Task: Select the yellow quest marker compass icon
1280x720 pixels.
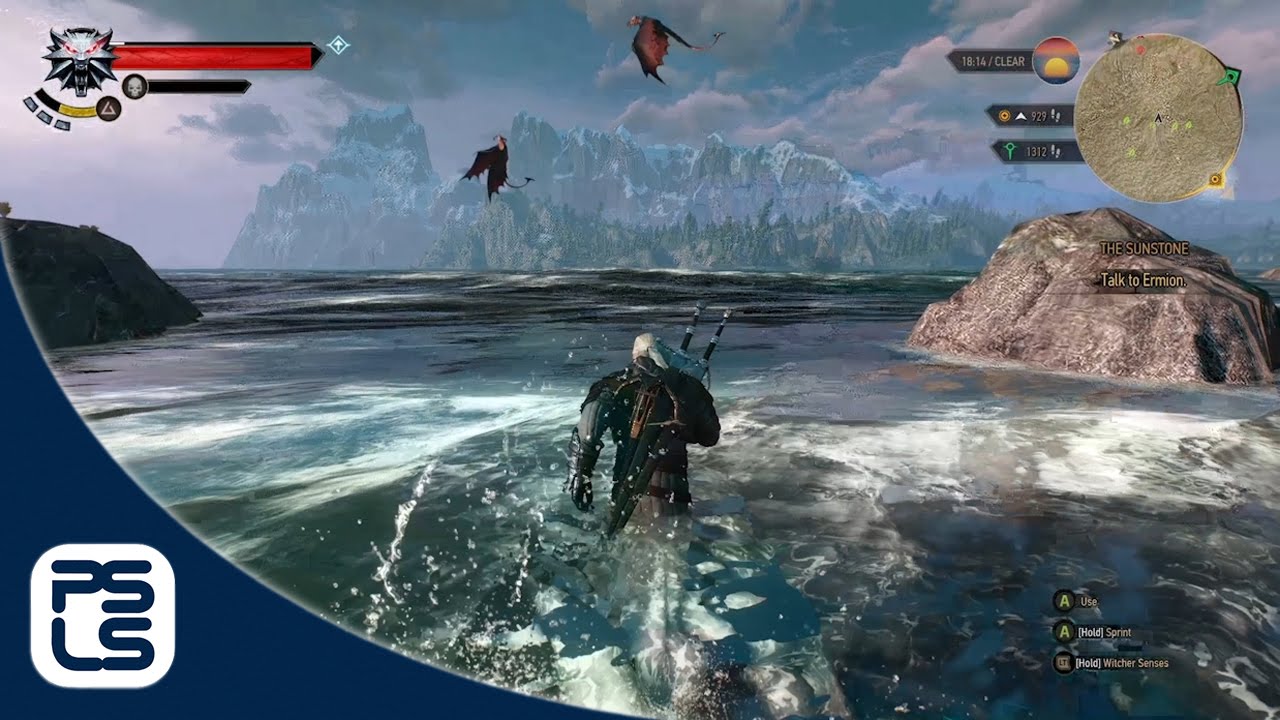Action: coord(1004,116)
